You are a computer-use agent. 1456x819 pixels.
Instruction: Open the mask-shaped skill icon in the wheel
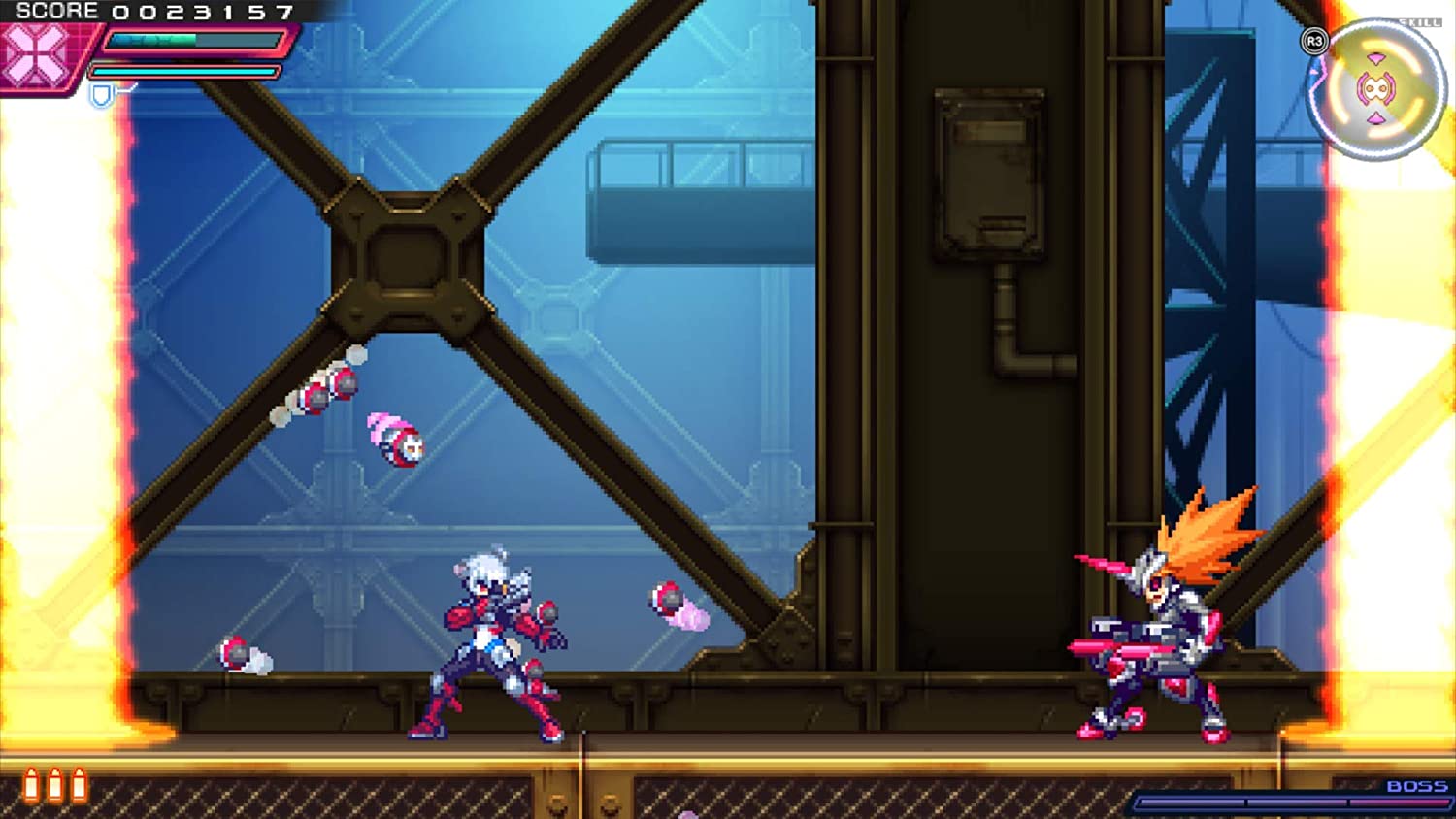tap(1375, 87)
